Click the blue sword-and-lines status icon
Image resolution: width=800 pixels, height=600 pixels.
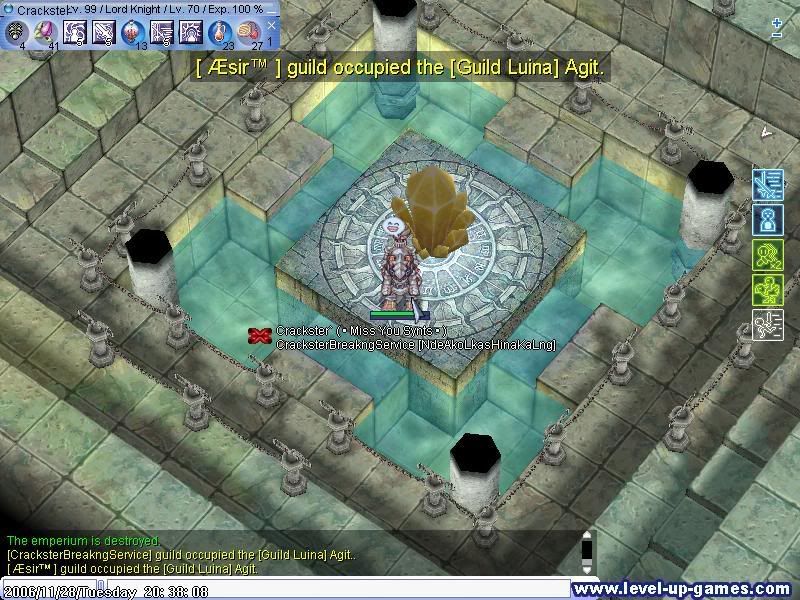tap(767, 184)
